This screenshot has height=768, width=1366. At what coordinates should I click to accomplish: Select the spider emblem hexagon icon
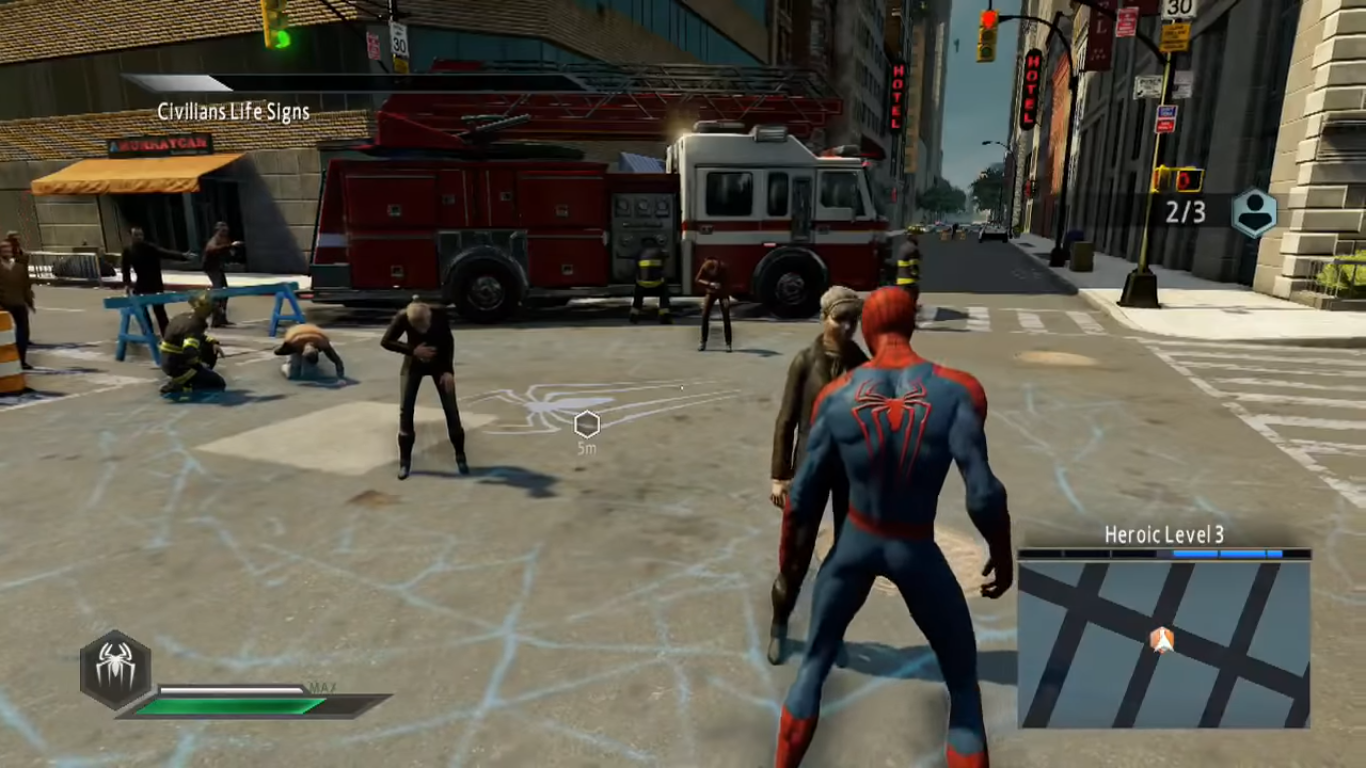click(116, 669)
